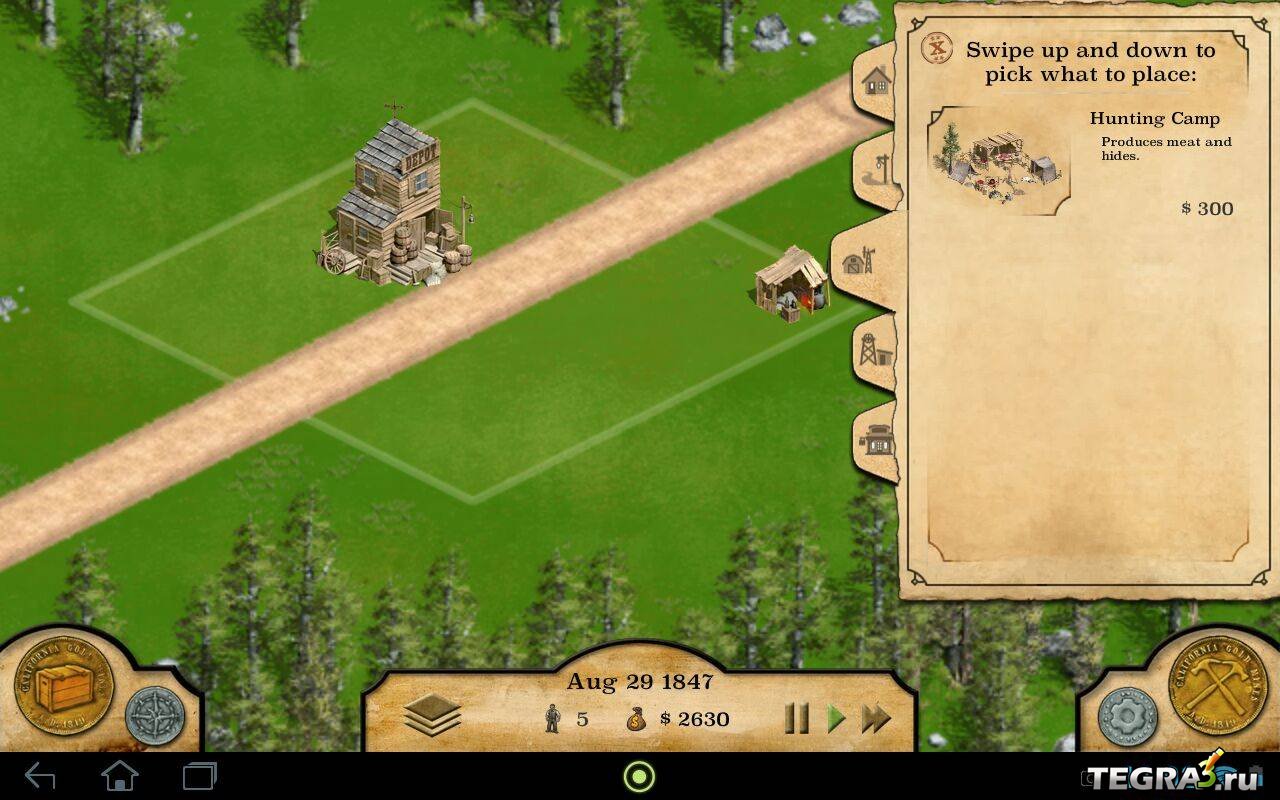This screenshot has width=1280, height=800.
Task: Open the gold crate coin menu
Action: [62, 688]
